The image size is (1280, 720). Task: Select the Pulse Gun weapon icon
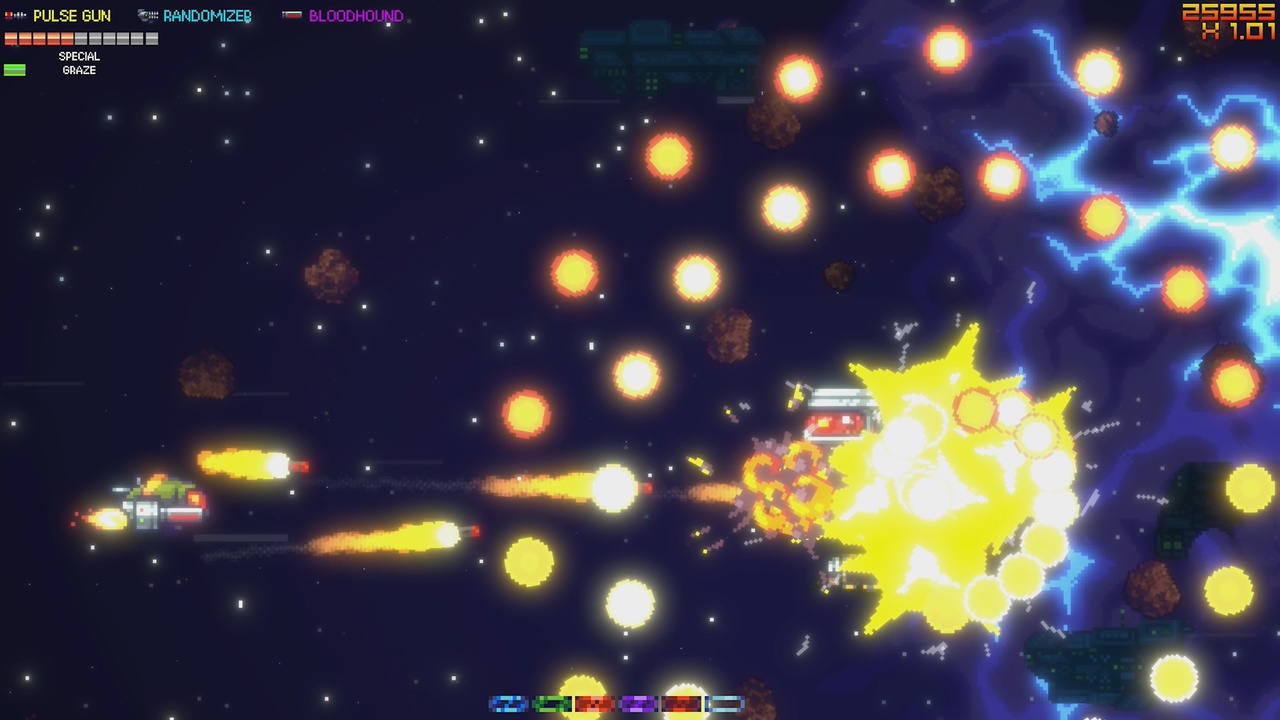point(15,15)
